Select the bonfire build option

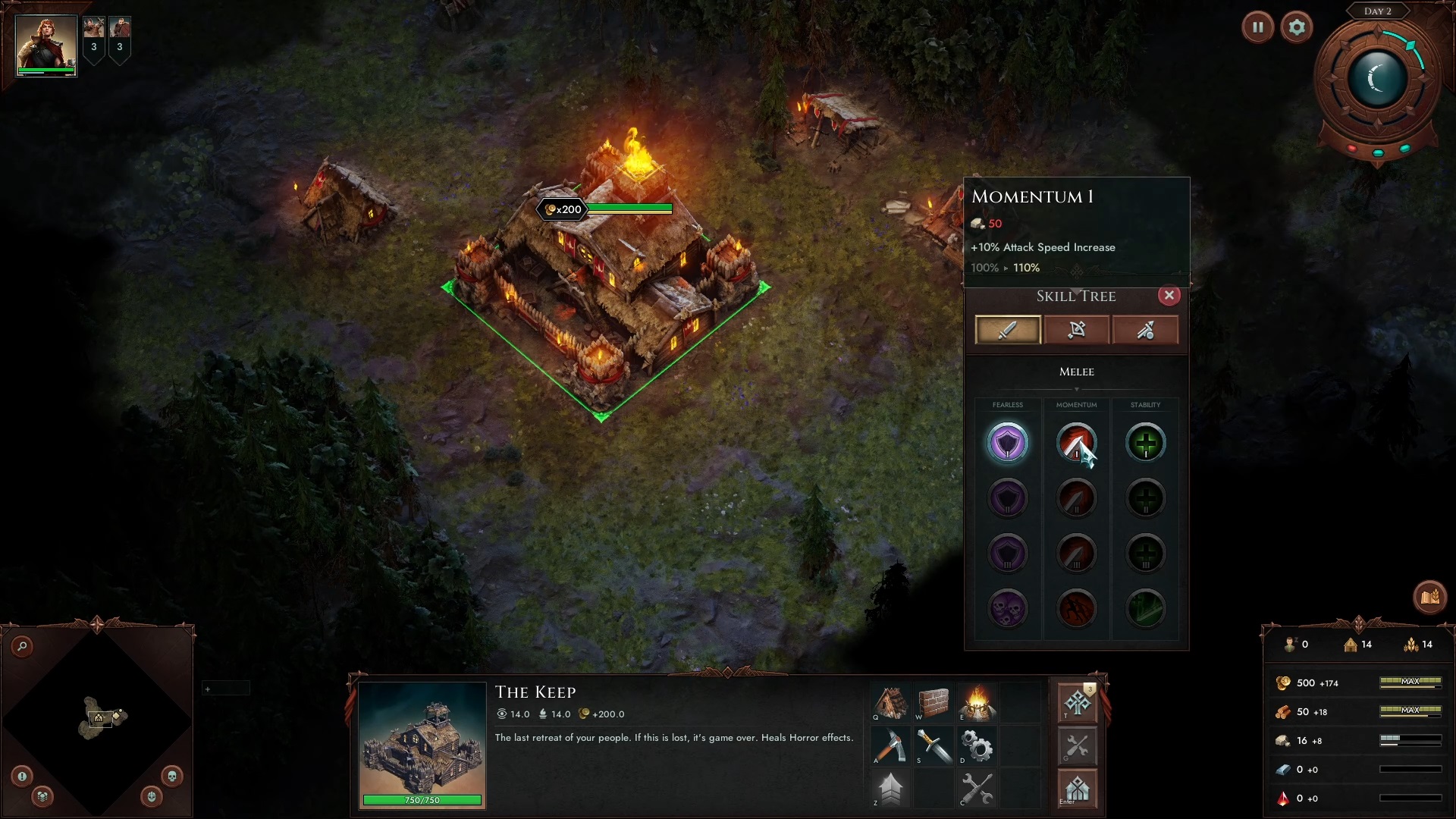(x=977, y=703)
